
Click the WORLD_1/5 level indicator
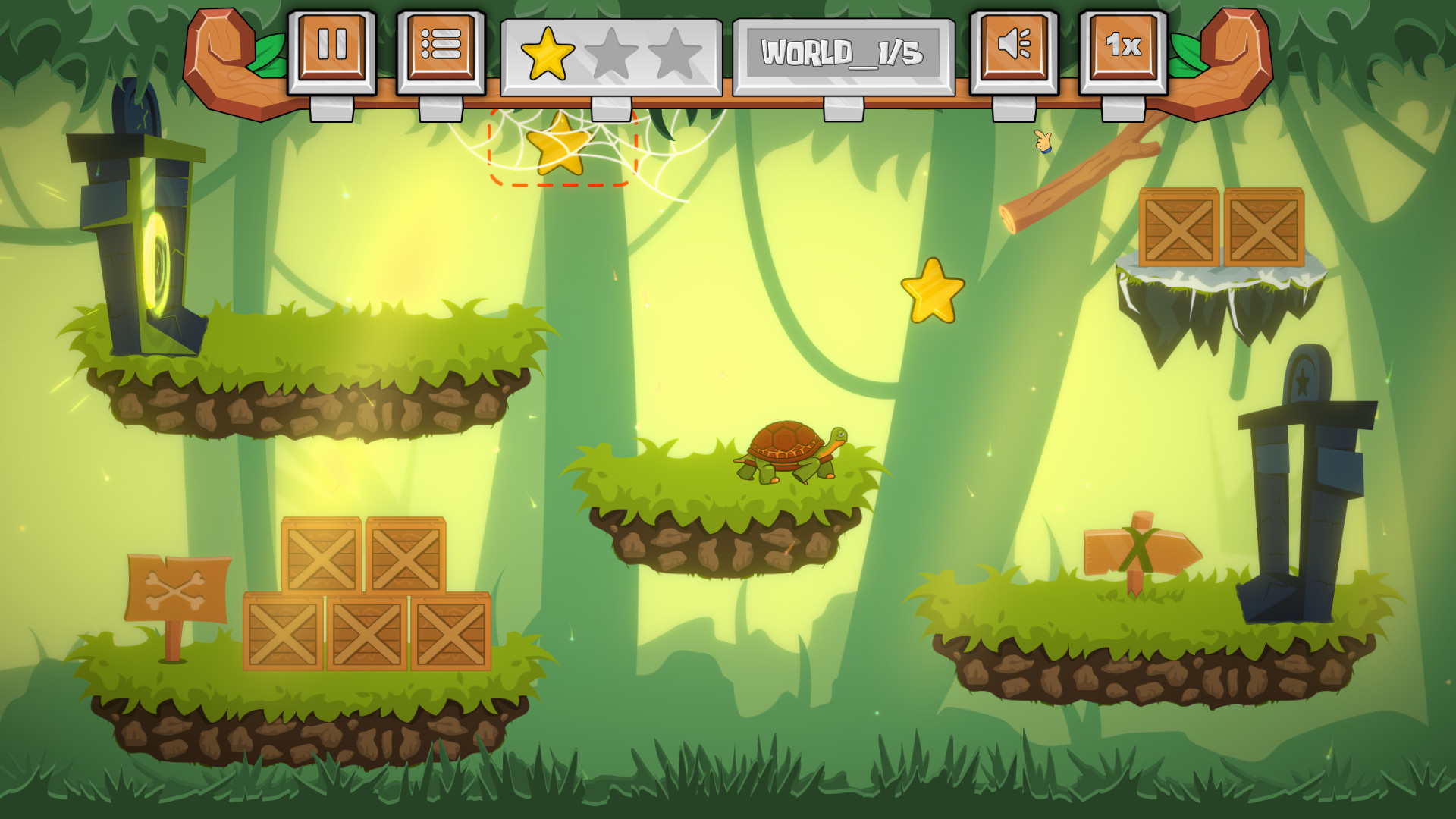842,51
